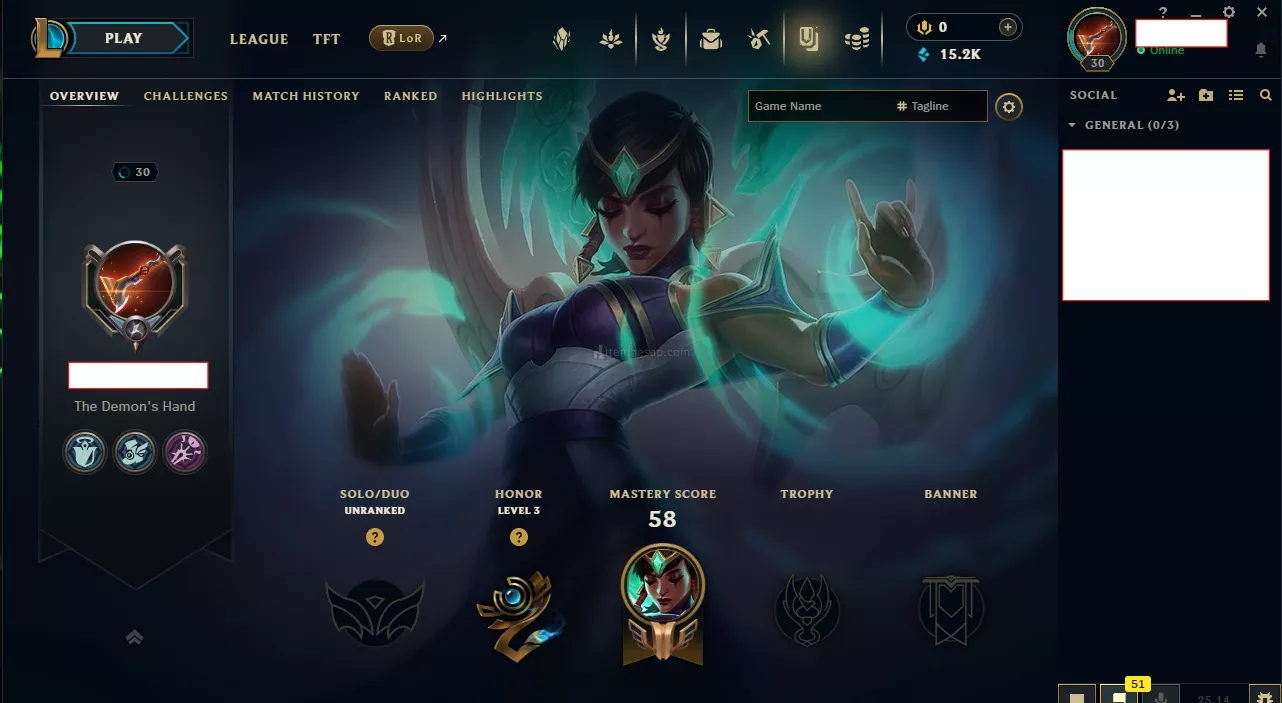Screen dimensions: 1282x703
Task: Open client settings gear in title bar
Action: click(1229, 12)
